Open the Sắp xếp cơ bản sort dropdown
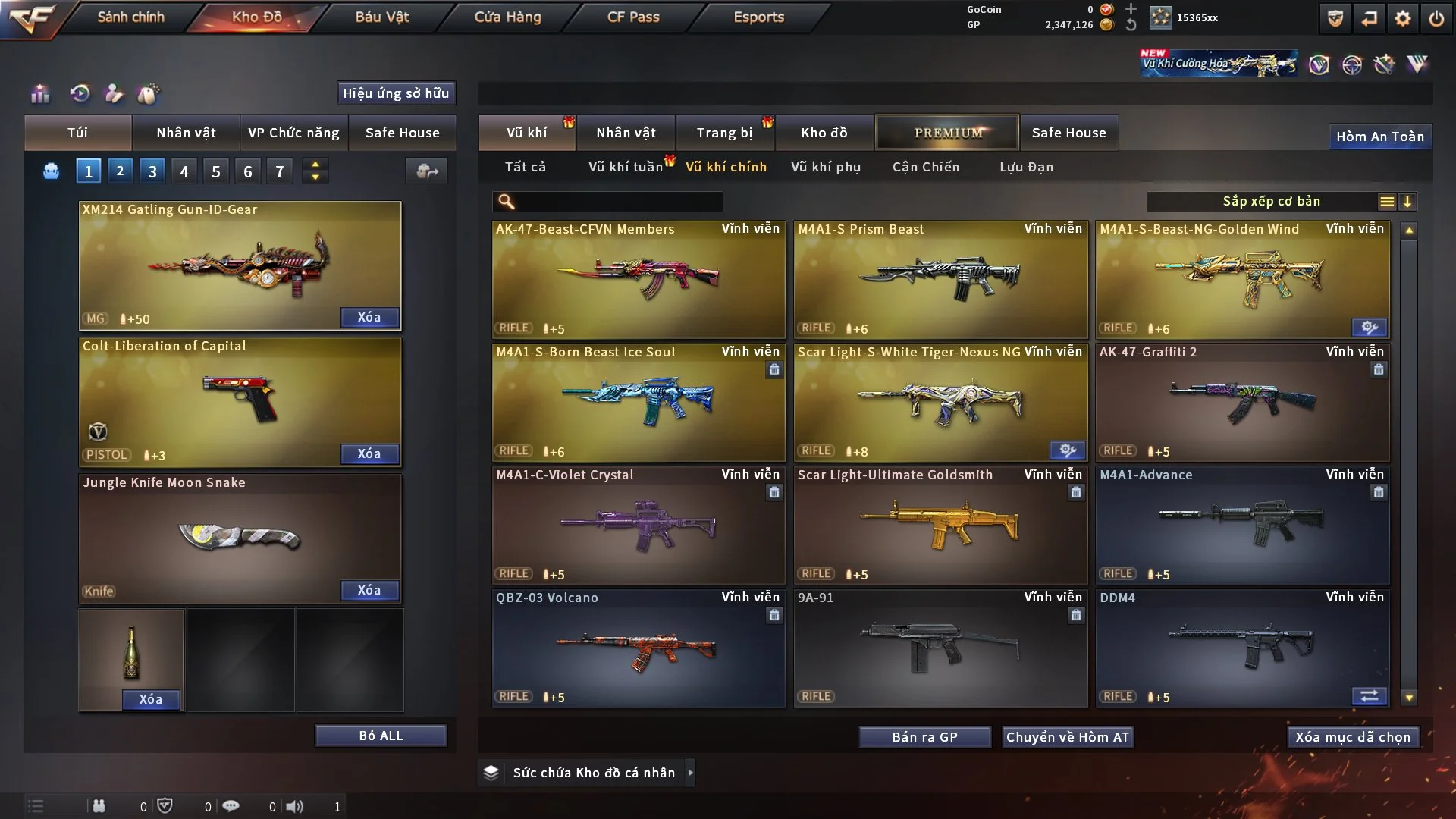The width and height of the screenshot is (1456, 819). 1271,202
